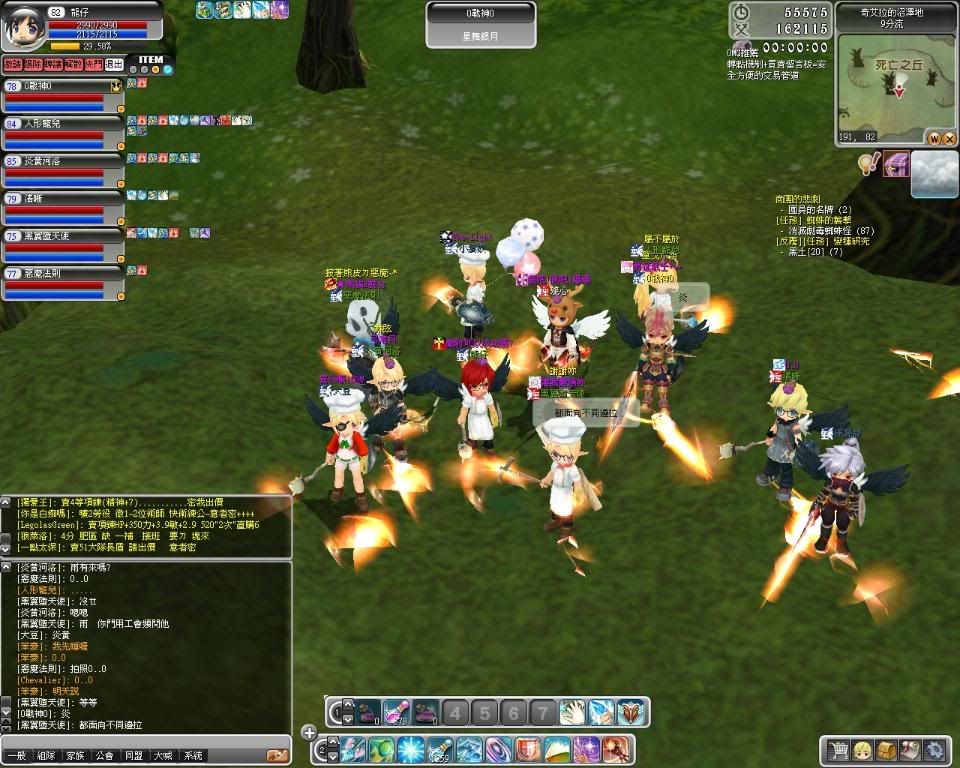Click the minimap showing 死亡之丘

click(x=896, y=85)
